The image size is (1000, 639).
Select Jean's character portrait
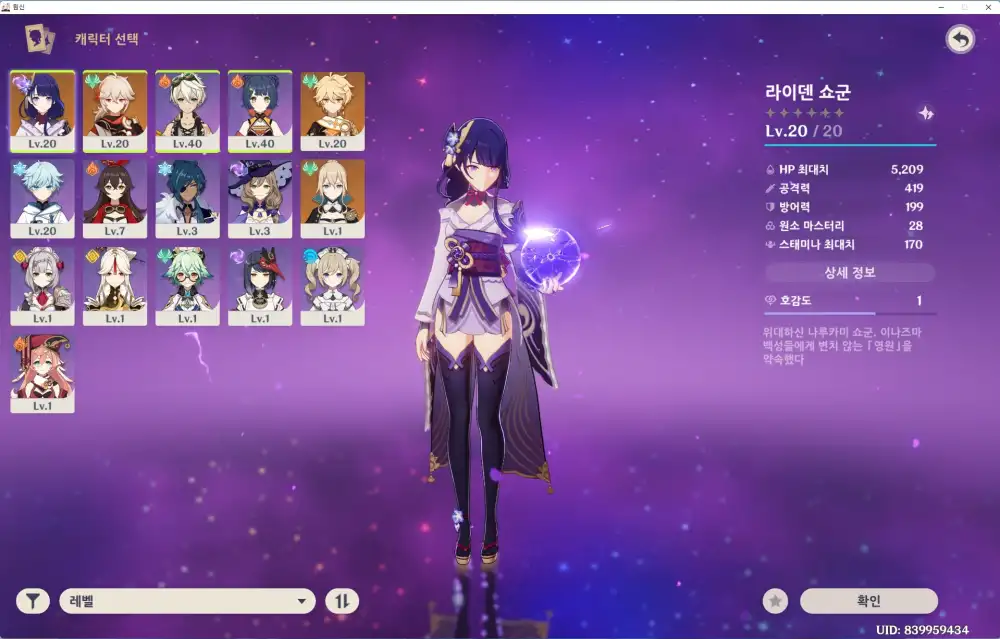point(332,197)
